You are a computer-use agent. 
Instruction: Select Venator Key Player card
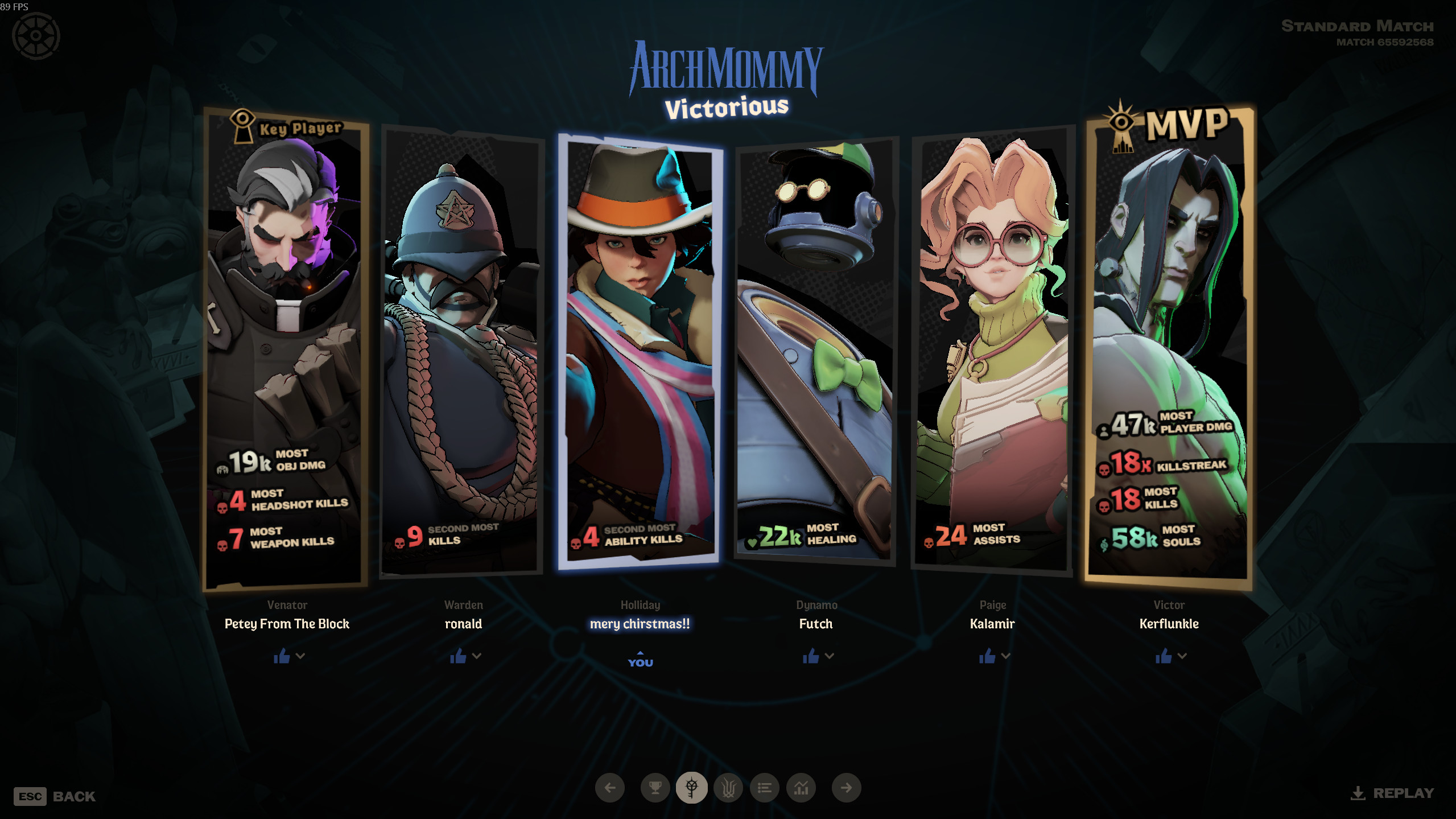286,347
